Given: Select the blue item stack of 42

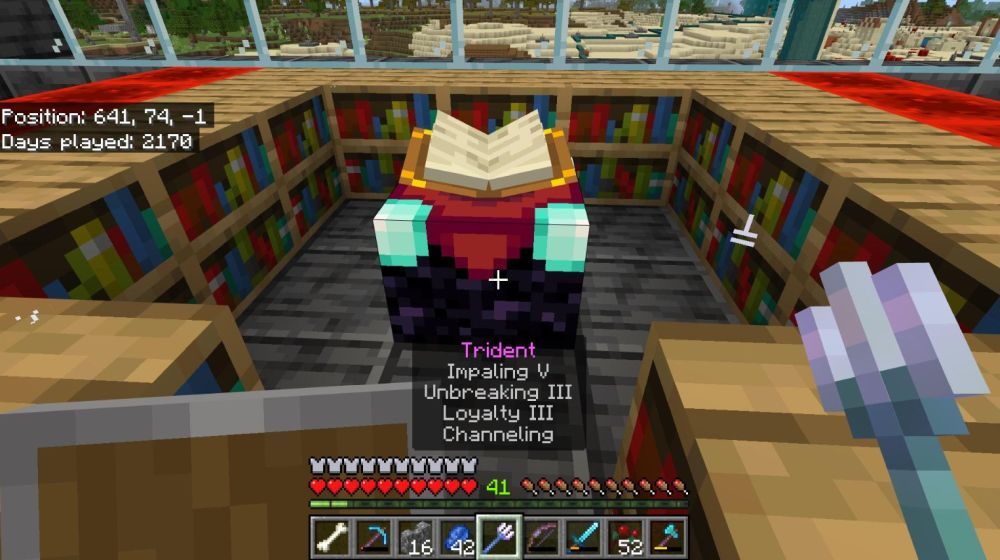Looking at the screenshot, I should tap(457, 537).
